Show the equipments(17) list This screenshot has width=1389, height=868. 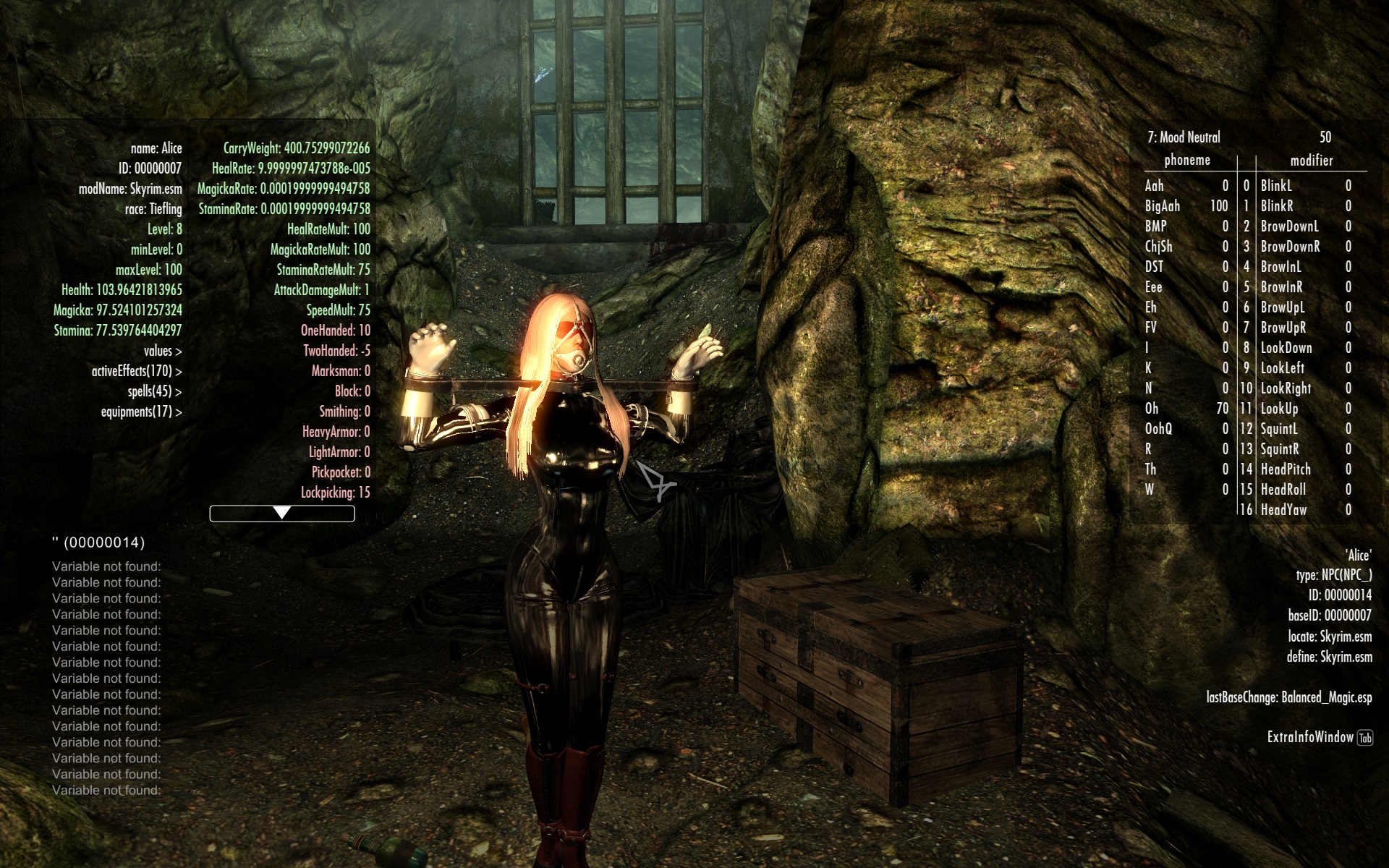click(x=141, y=412)
